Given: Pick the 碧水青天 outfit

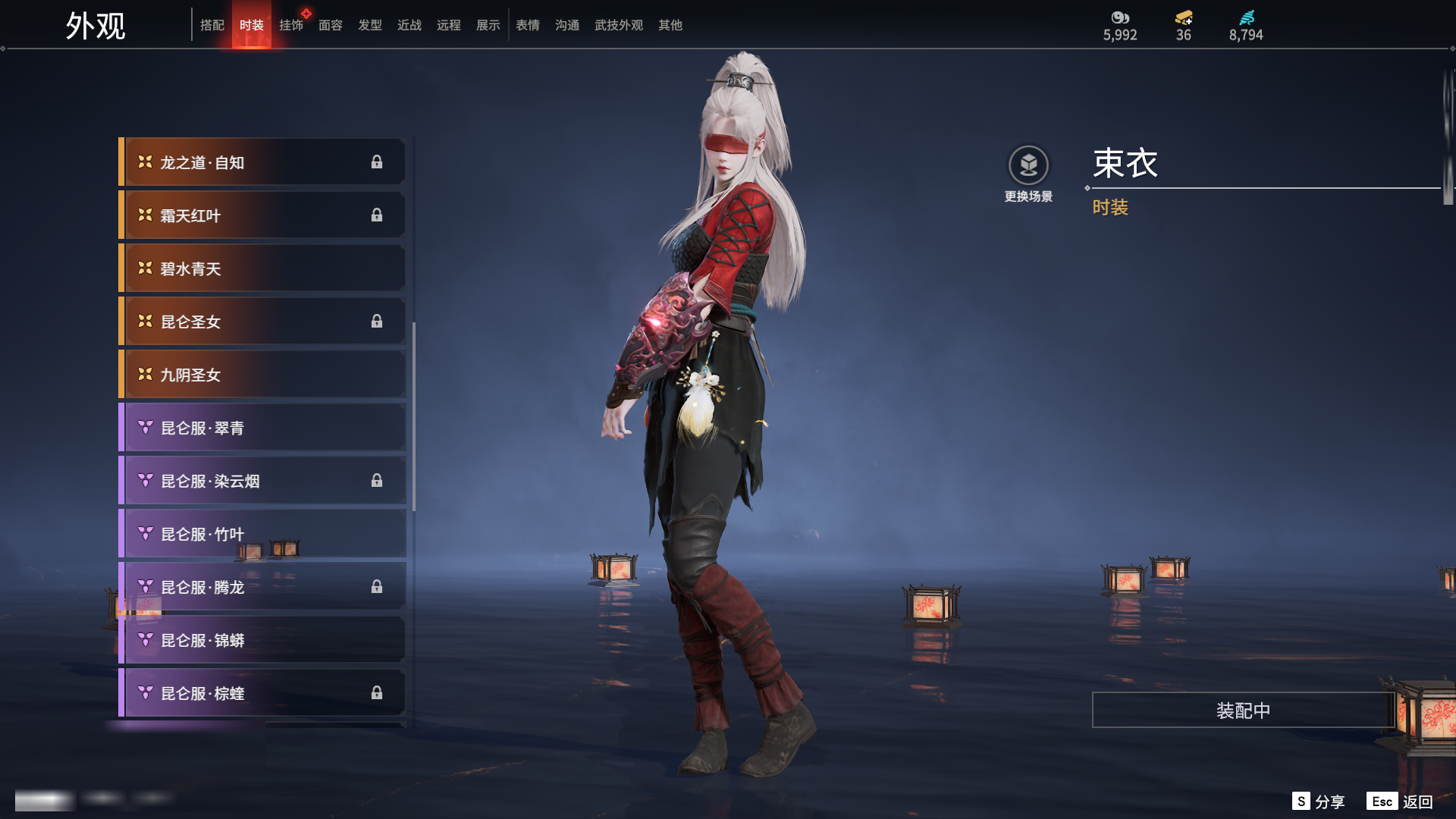Looking at the screenshot, I should click(262, 268).
